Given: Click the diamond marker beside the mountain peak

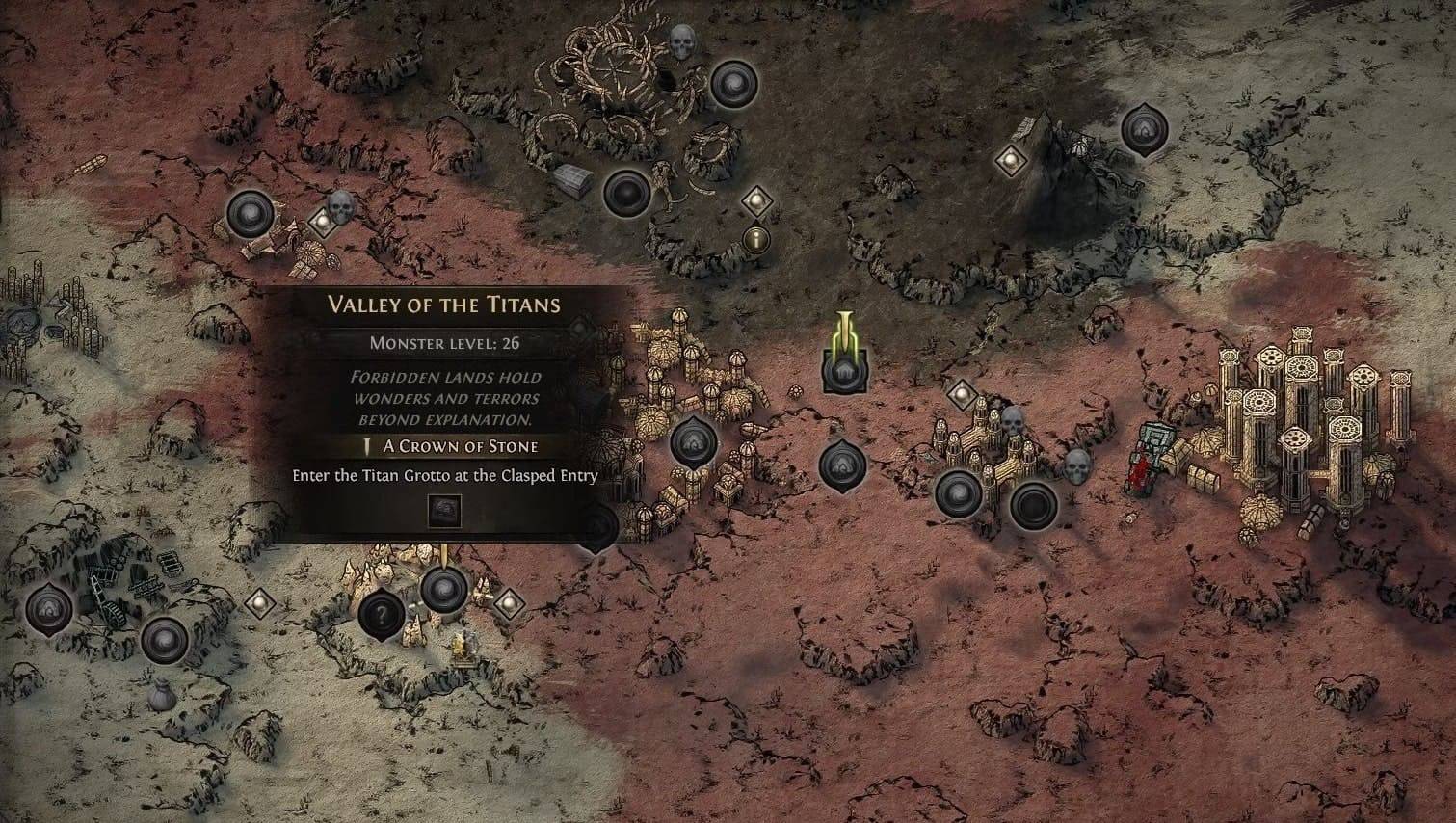Looking at the screenshot, I should pyautogui.click(x=1010, y=161).
